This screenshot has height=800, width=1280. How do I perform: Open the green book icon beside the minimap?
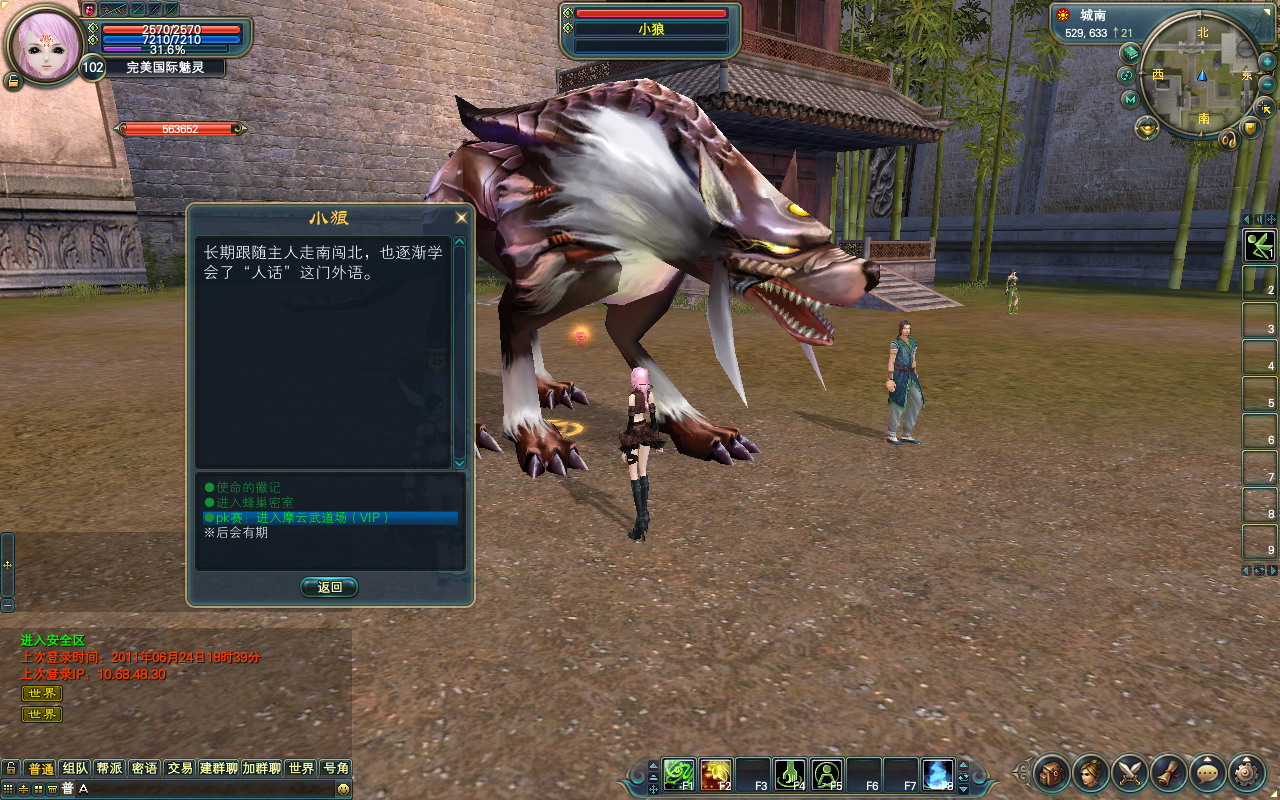point(1131,52)
